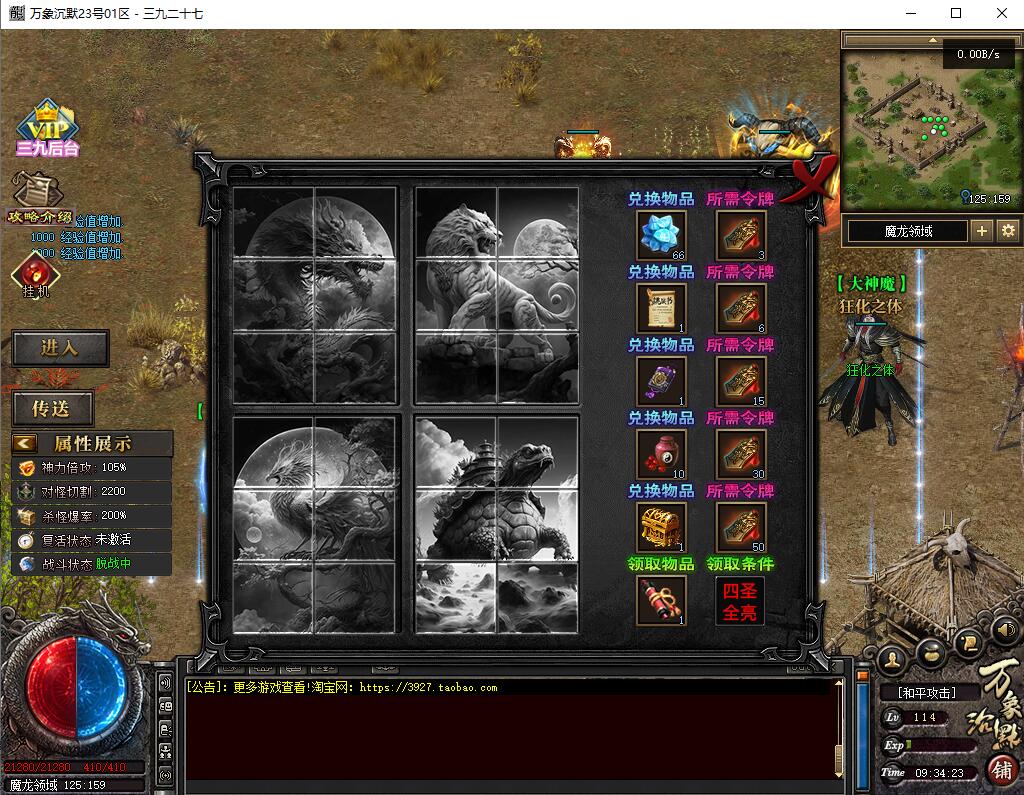The height and width of the screenshot is (795, 1024).
Task: Collapse the 属性展示 attribute panel arrow
Action: pyautogui.click(x=25, y=443)
